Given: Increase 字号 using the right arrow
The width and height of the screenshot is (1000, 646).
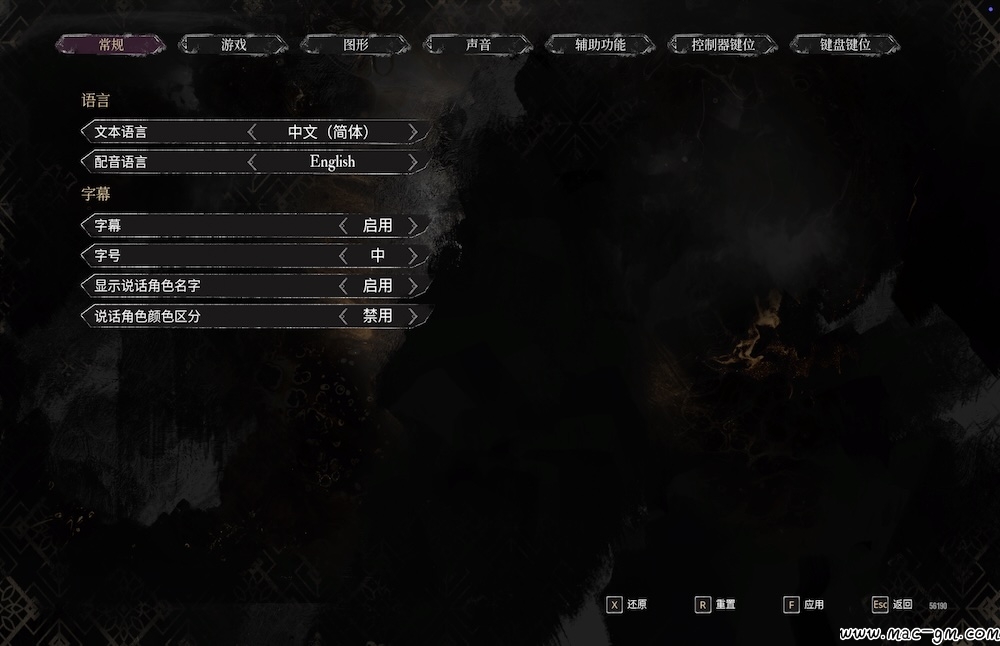Looking at the screenshot, I should (413, 256).
